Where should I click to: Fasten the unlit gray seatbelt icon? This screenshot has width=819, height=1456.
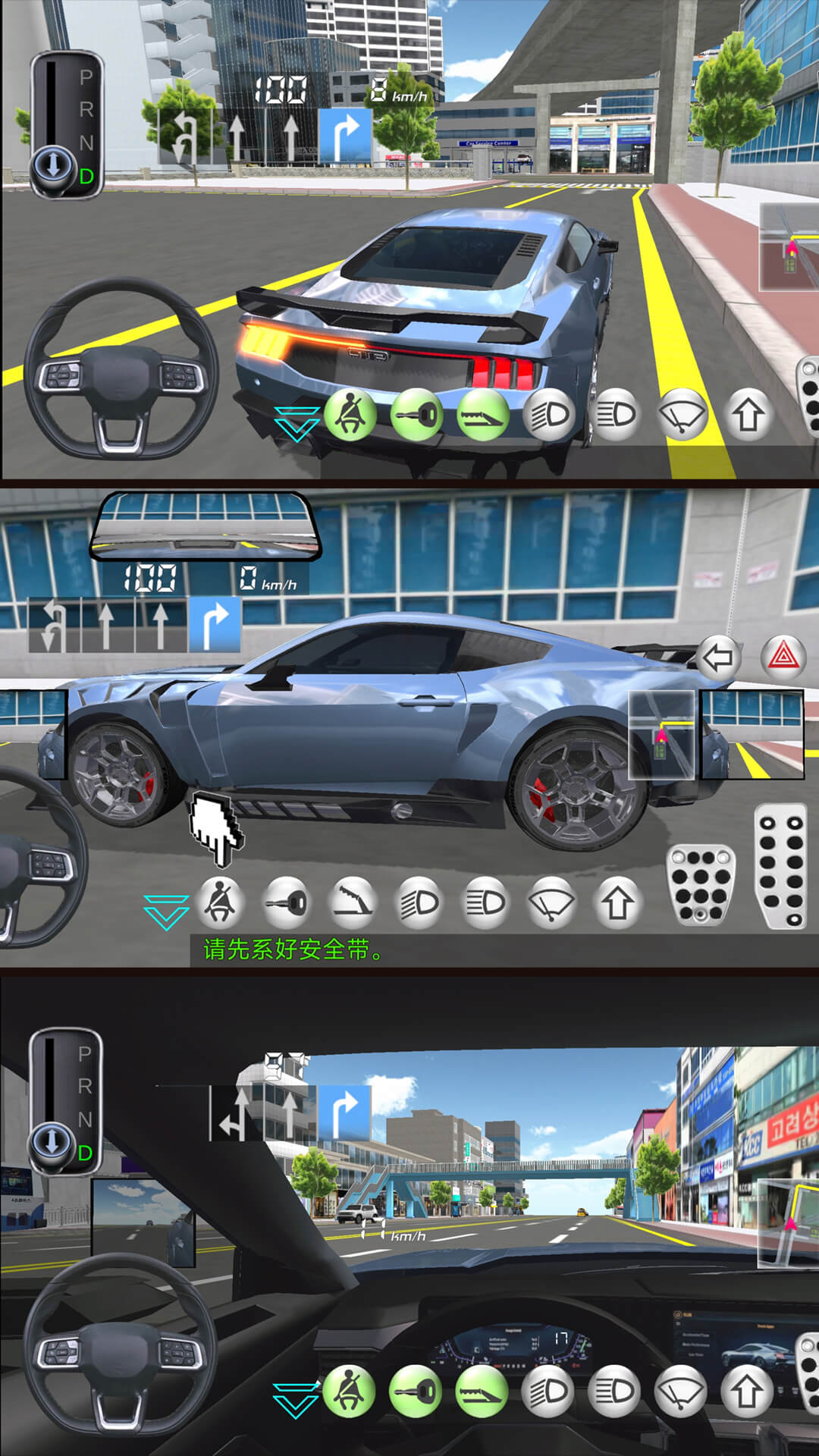point(221,902)
